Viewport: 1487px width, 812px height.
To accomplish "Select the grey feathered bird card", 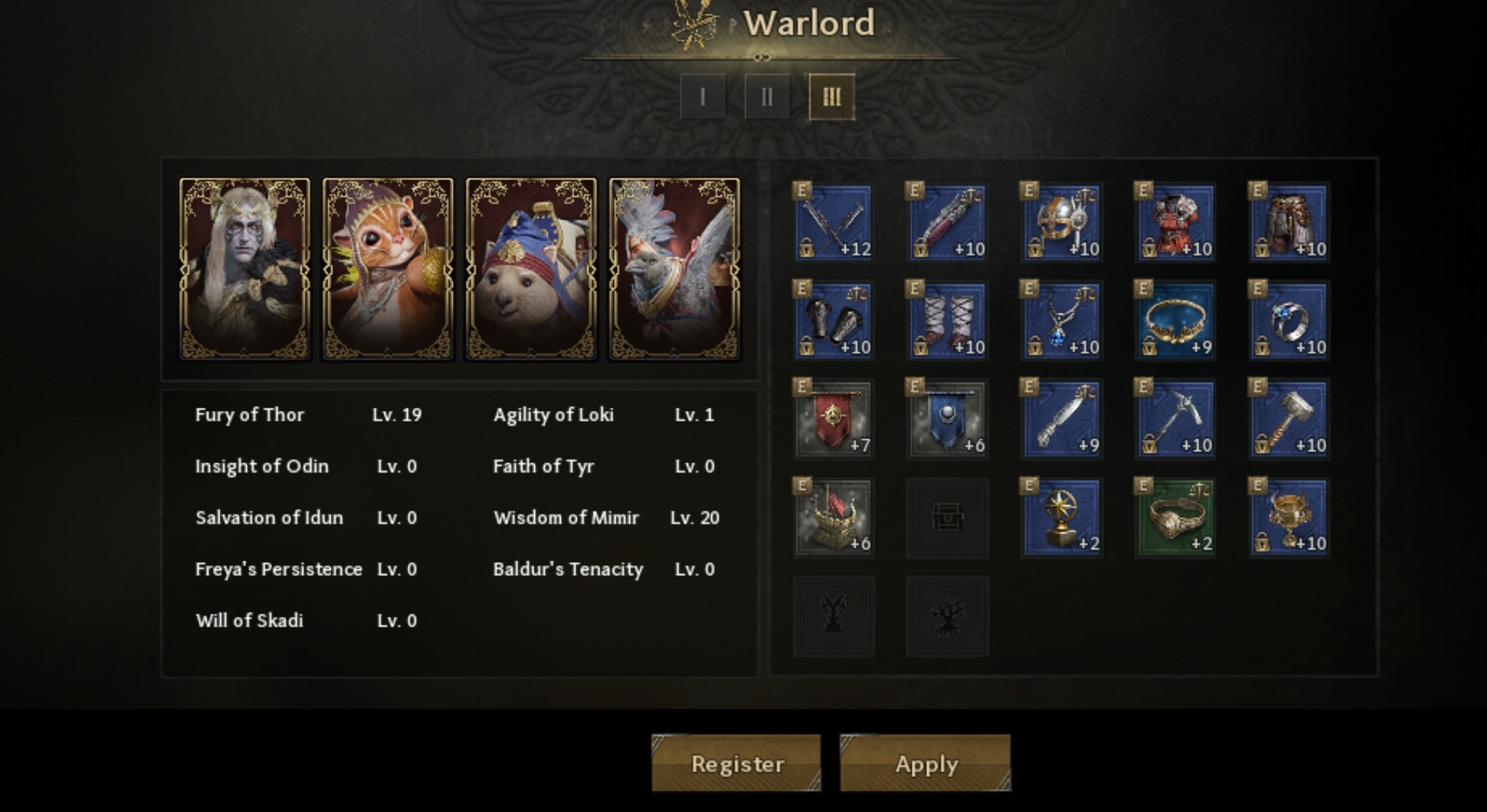I will pyautogui.click(x=674, y=268).
